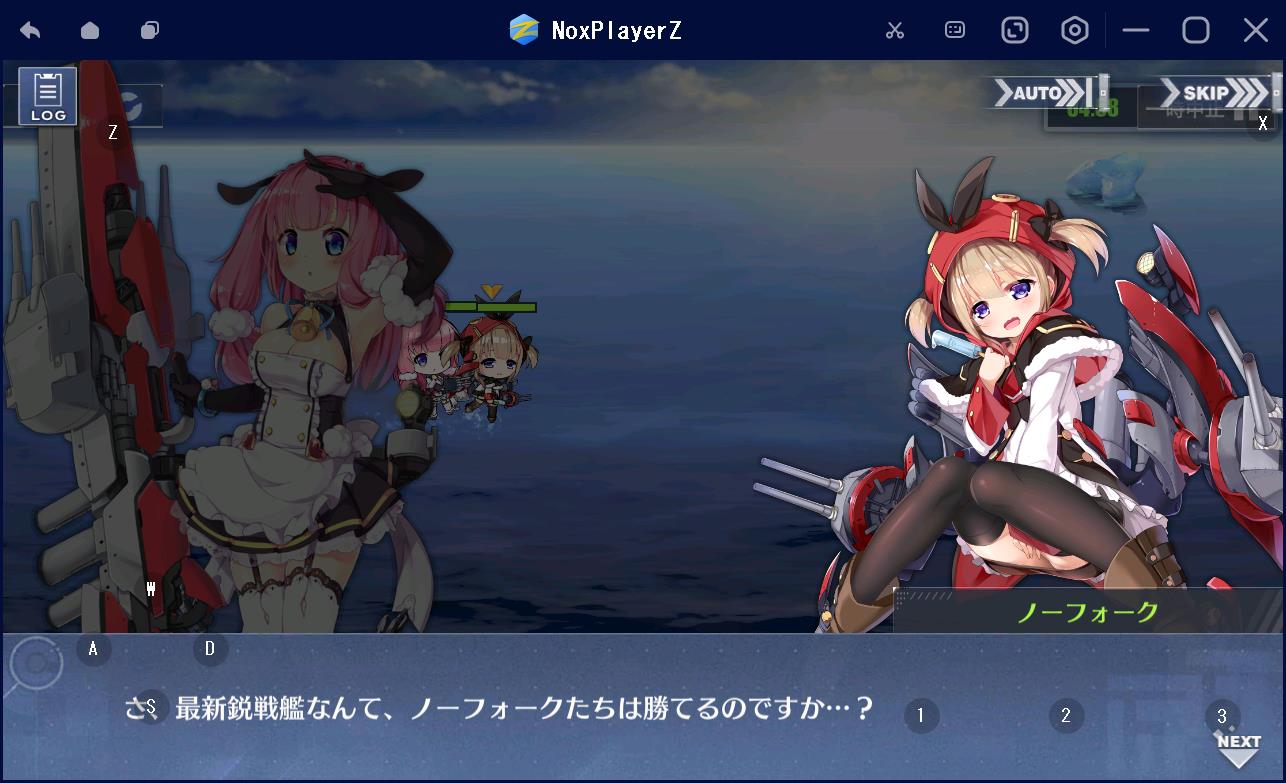Click the screen resize icon in the toolbar

click(1014, 30)
